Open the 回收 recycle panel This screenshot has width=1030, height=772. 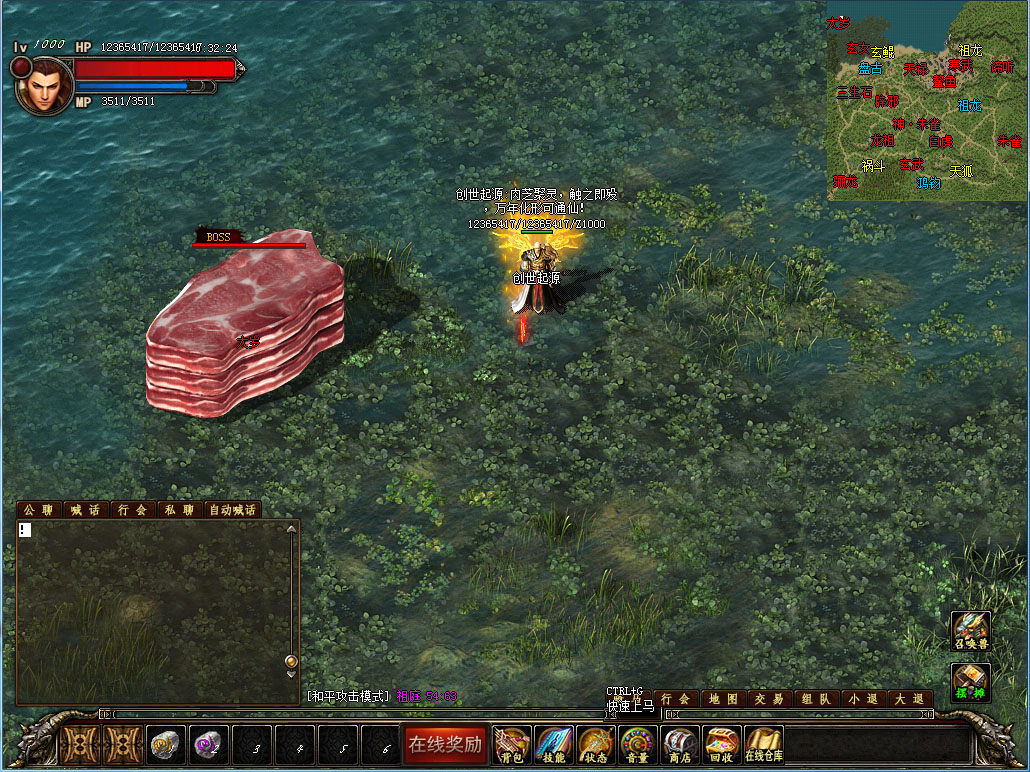[722, 744]
